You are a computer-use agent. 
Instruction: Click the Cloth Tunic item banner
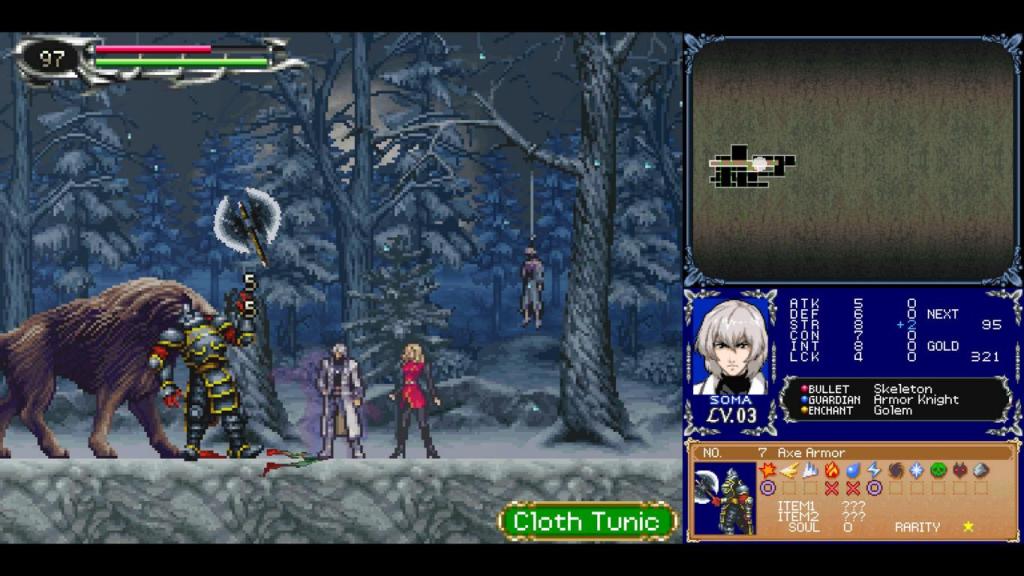(587, 521)
